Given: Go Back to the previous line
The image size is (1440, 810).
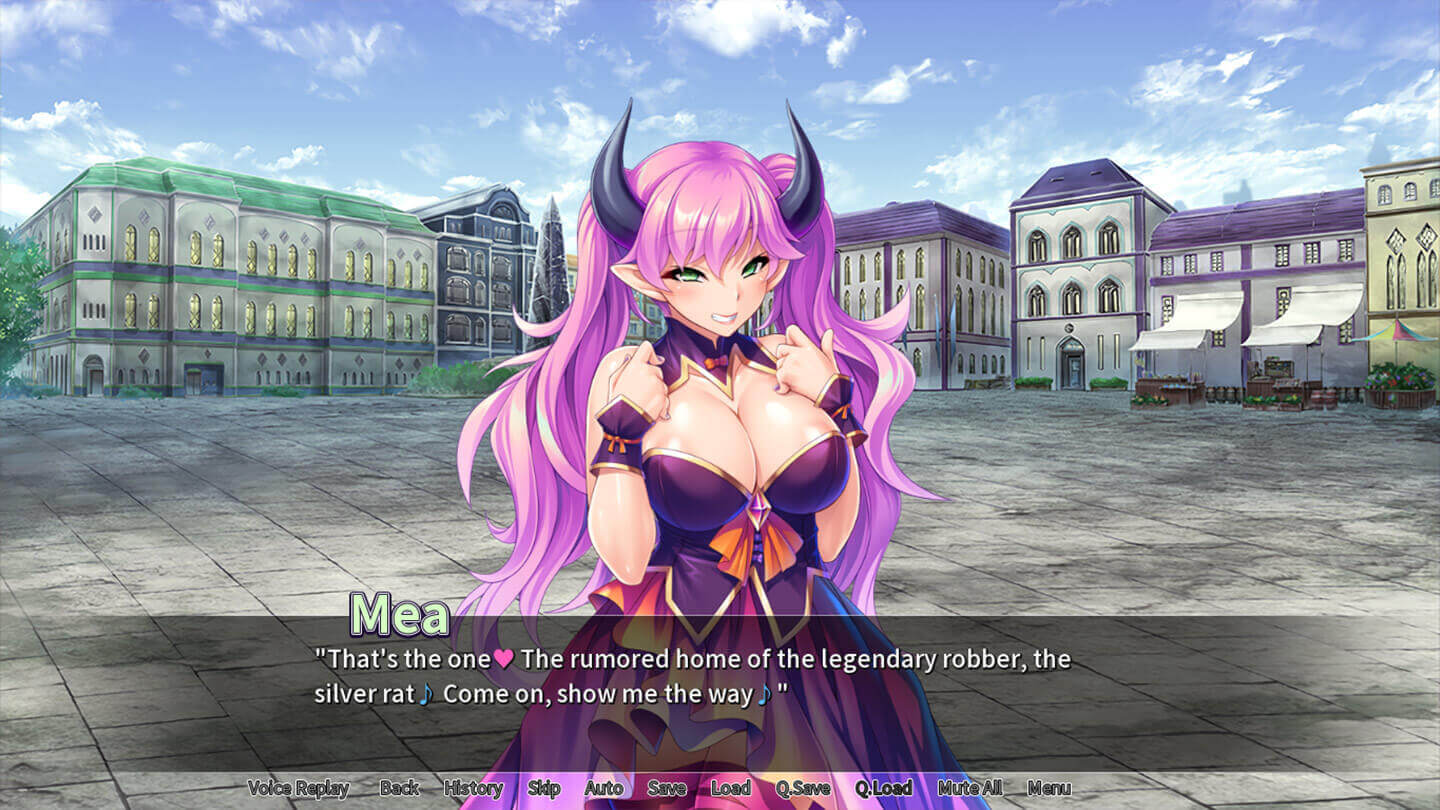Looking at the screenshot, I should 399,788.
